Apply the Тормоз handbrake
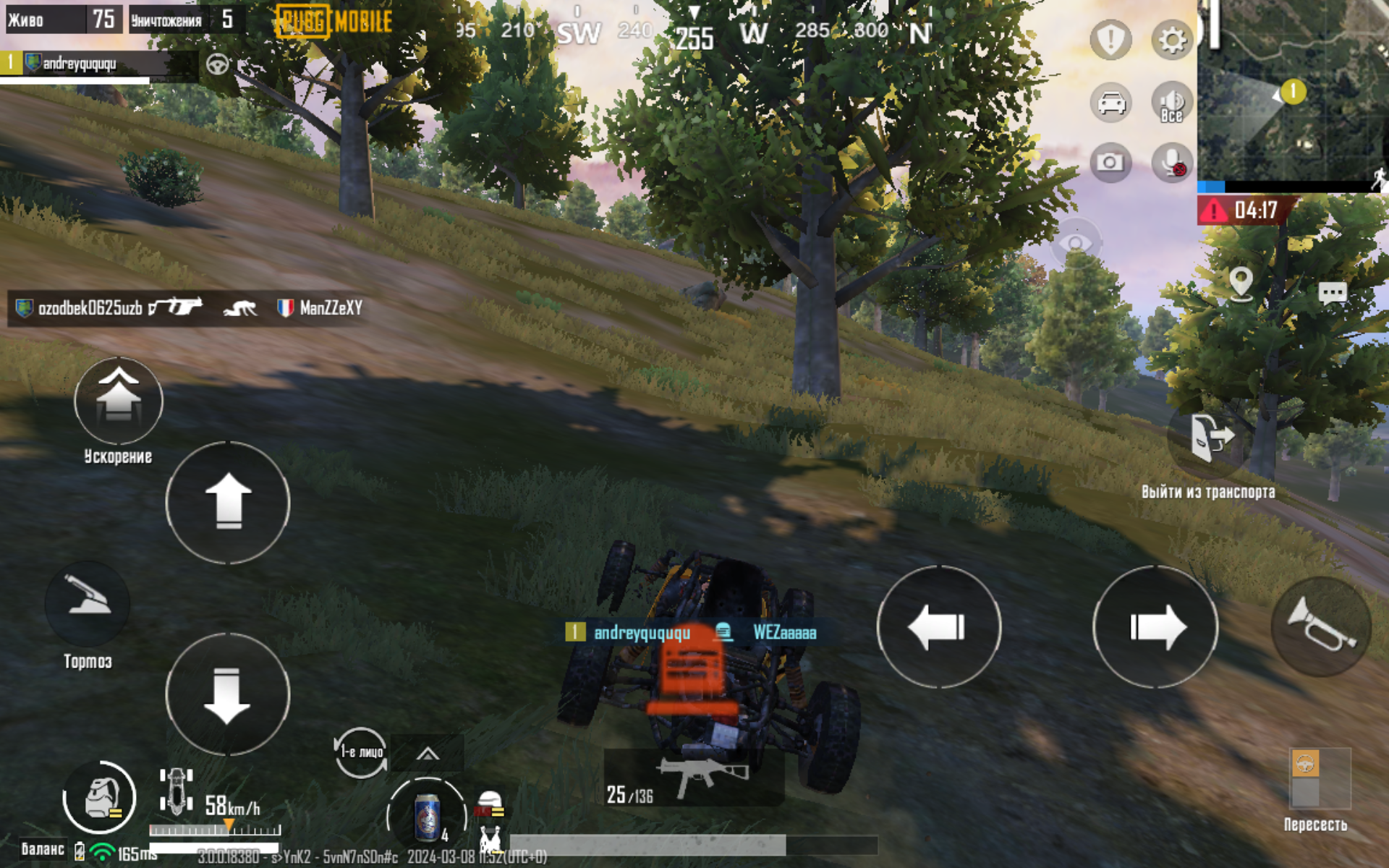This screenshot has width=1389, height=868. tap(88, 603)
